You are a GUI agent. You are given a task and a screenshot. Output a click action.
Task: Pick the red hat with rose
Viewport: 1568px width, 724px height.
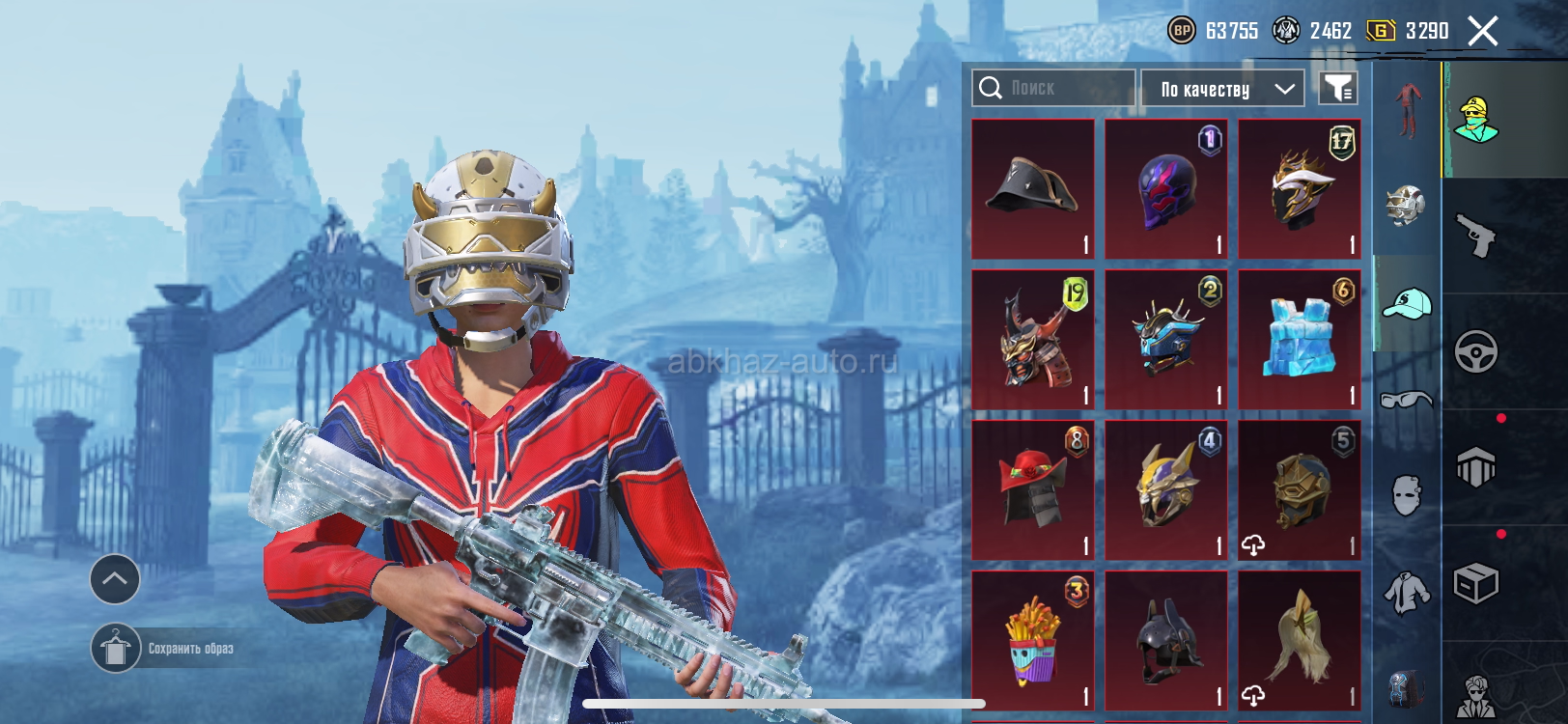pyautogui.click(x=1033, y=490)
